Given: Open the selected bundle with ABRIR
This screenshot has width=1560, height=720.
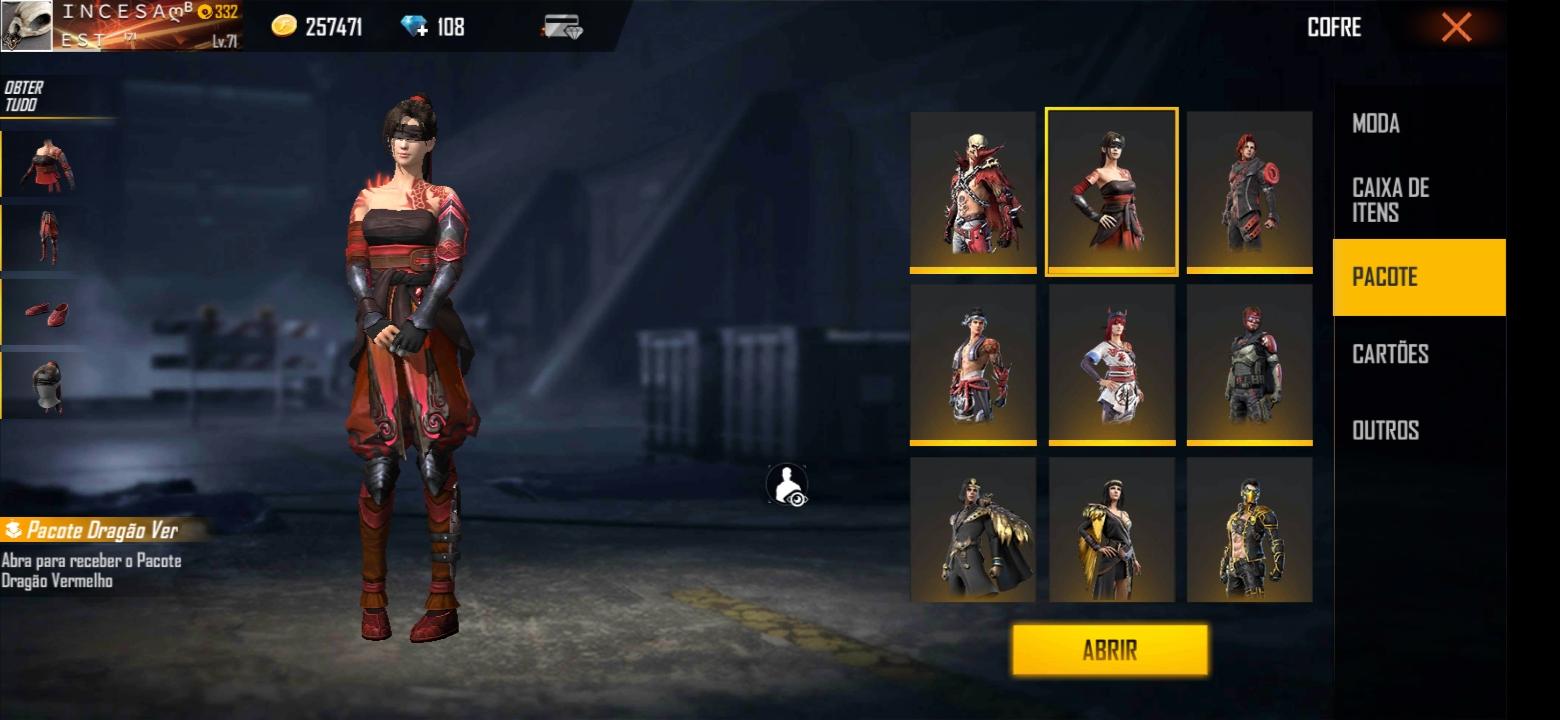Looking at the screenshot, I should coord(1109,650).
